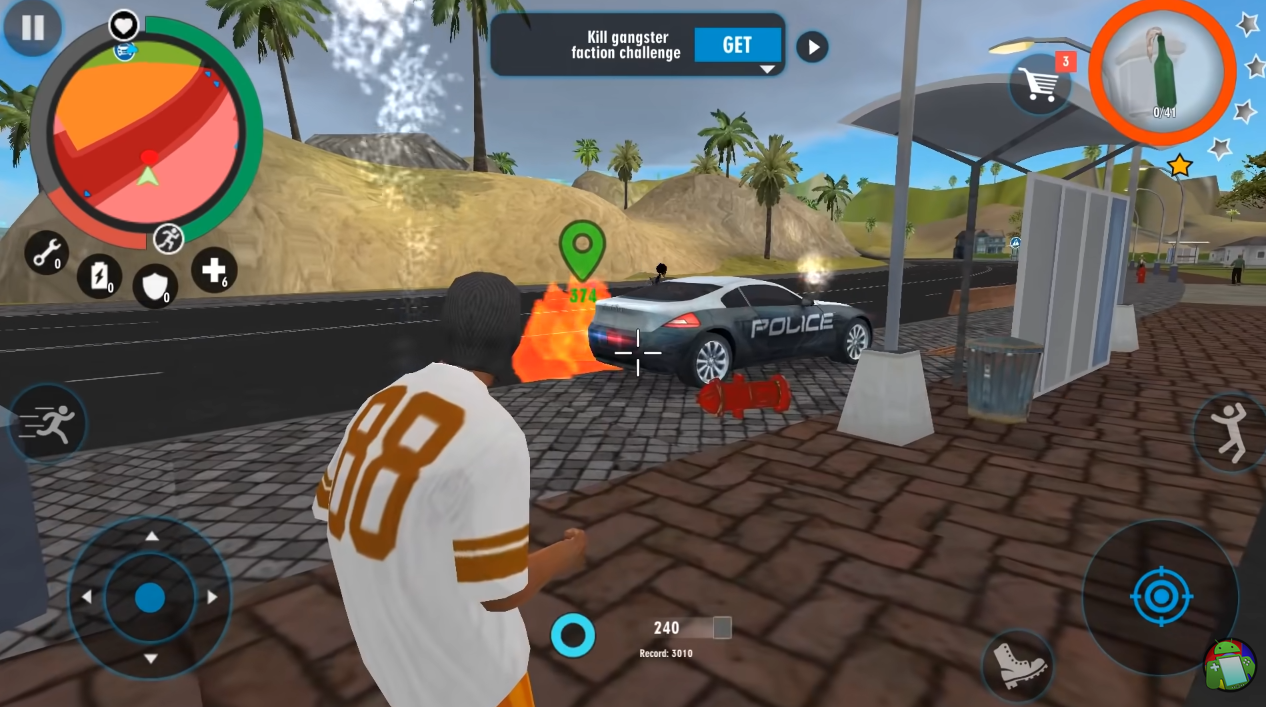The width and height of the screenshot is (1266, 707).
Task: Use the medkit plus icon
Action: (x=213, y=270)
